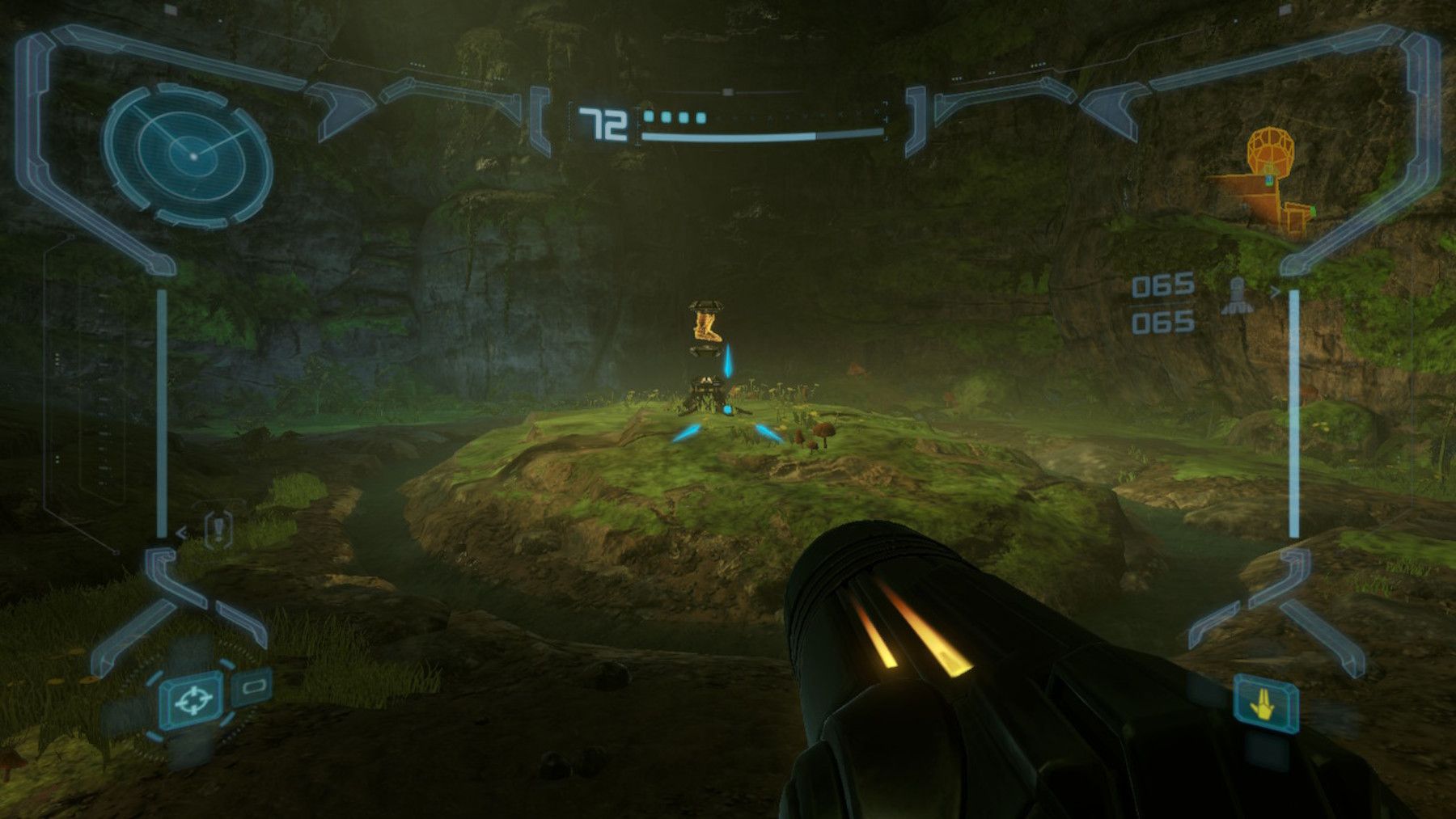Toggle the first energy tank pip

pyautogui.click(x=647, y=116)
